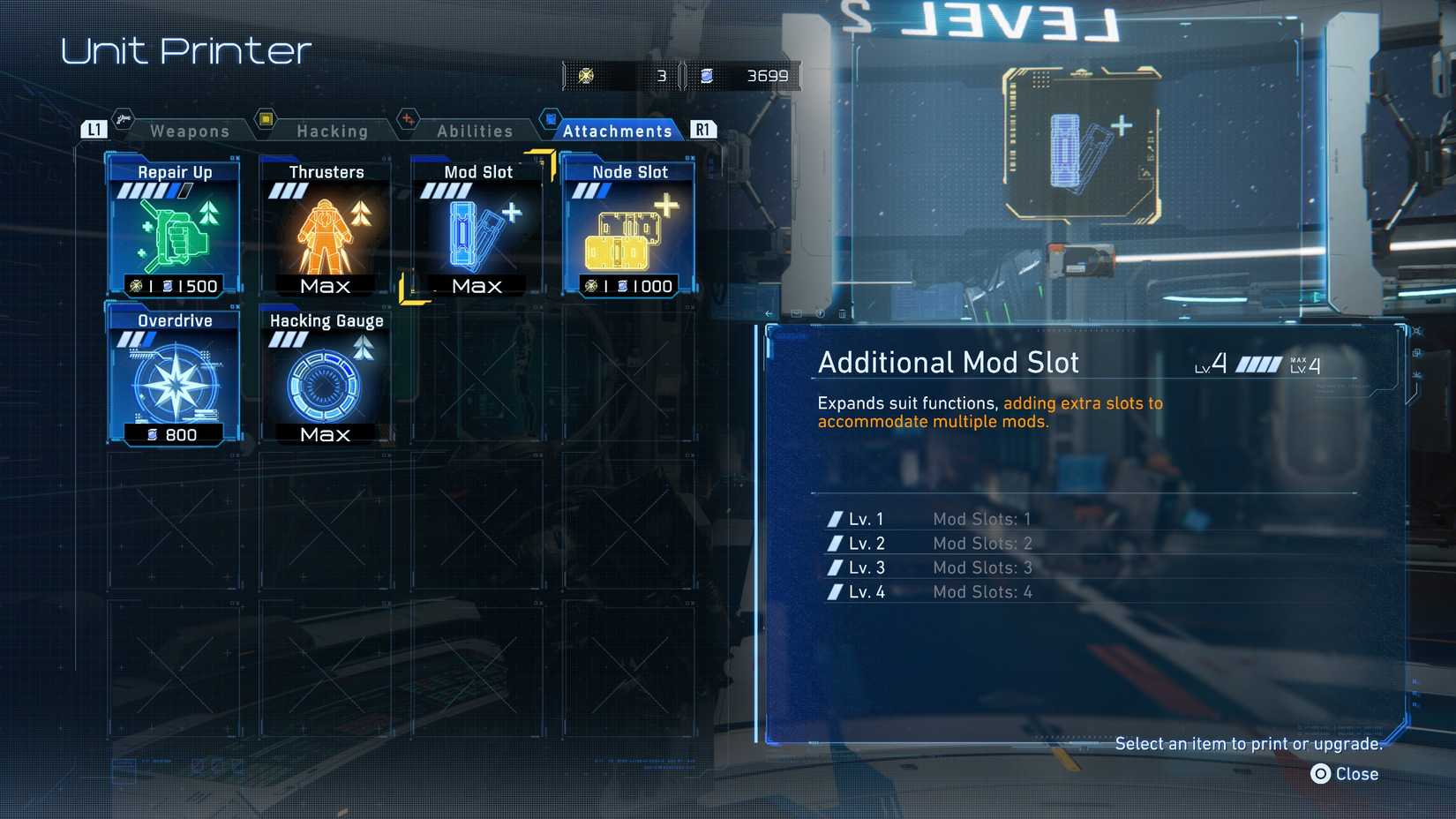Click the back arrow above the detail panel

tap(769, 314)
